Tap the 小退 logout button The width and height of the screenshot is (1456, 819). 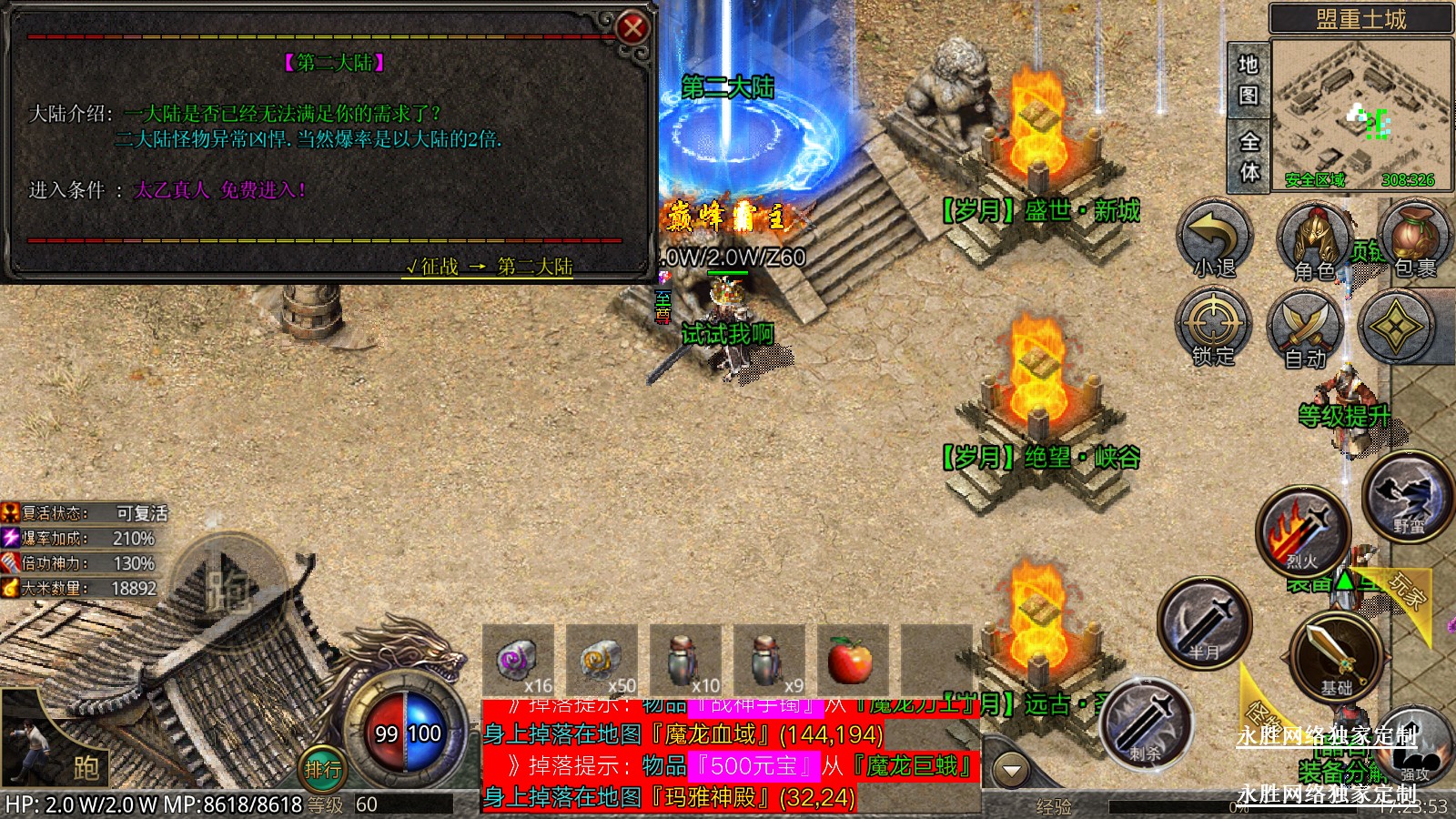point(1215,238)
